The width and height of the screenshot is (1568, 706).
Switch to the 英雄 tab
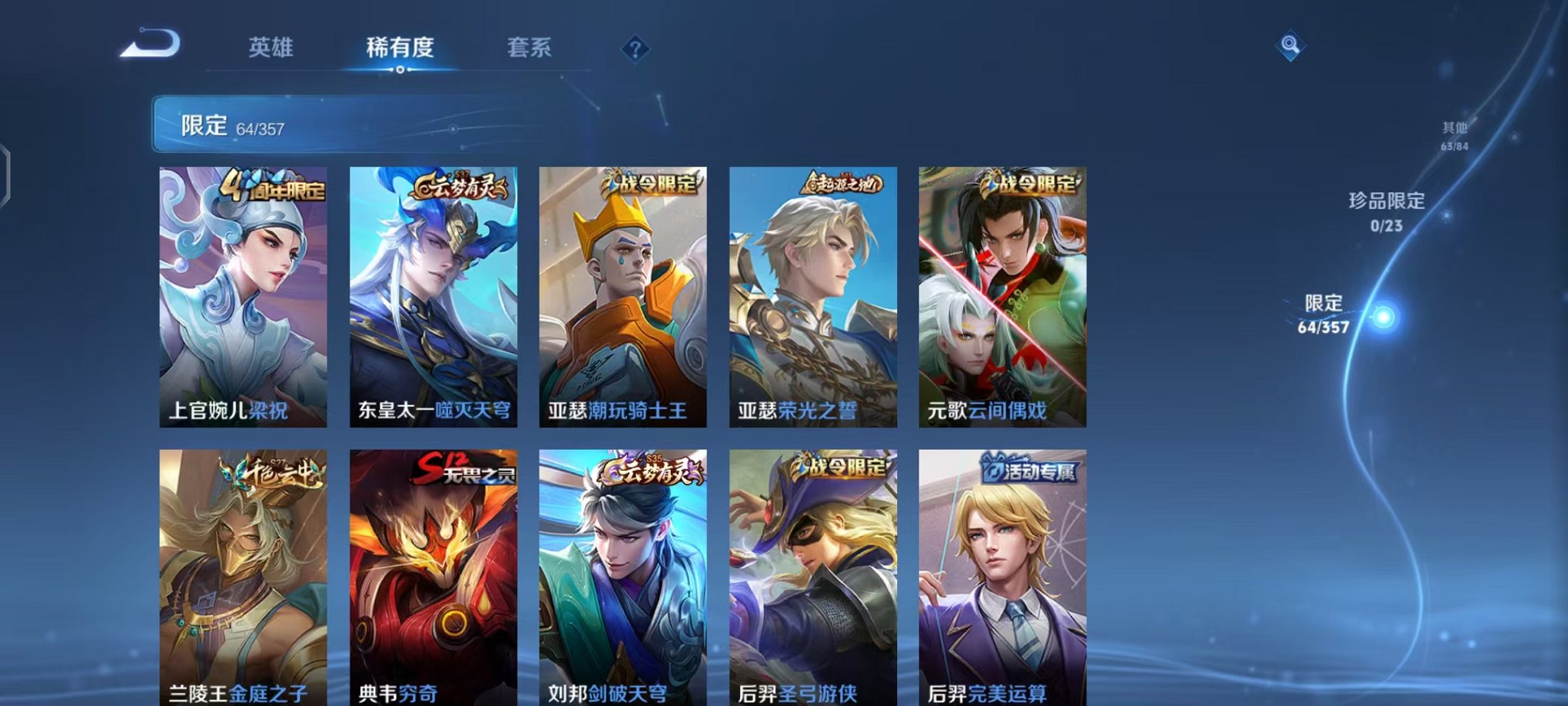[273, 48]
